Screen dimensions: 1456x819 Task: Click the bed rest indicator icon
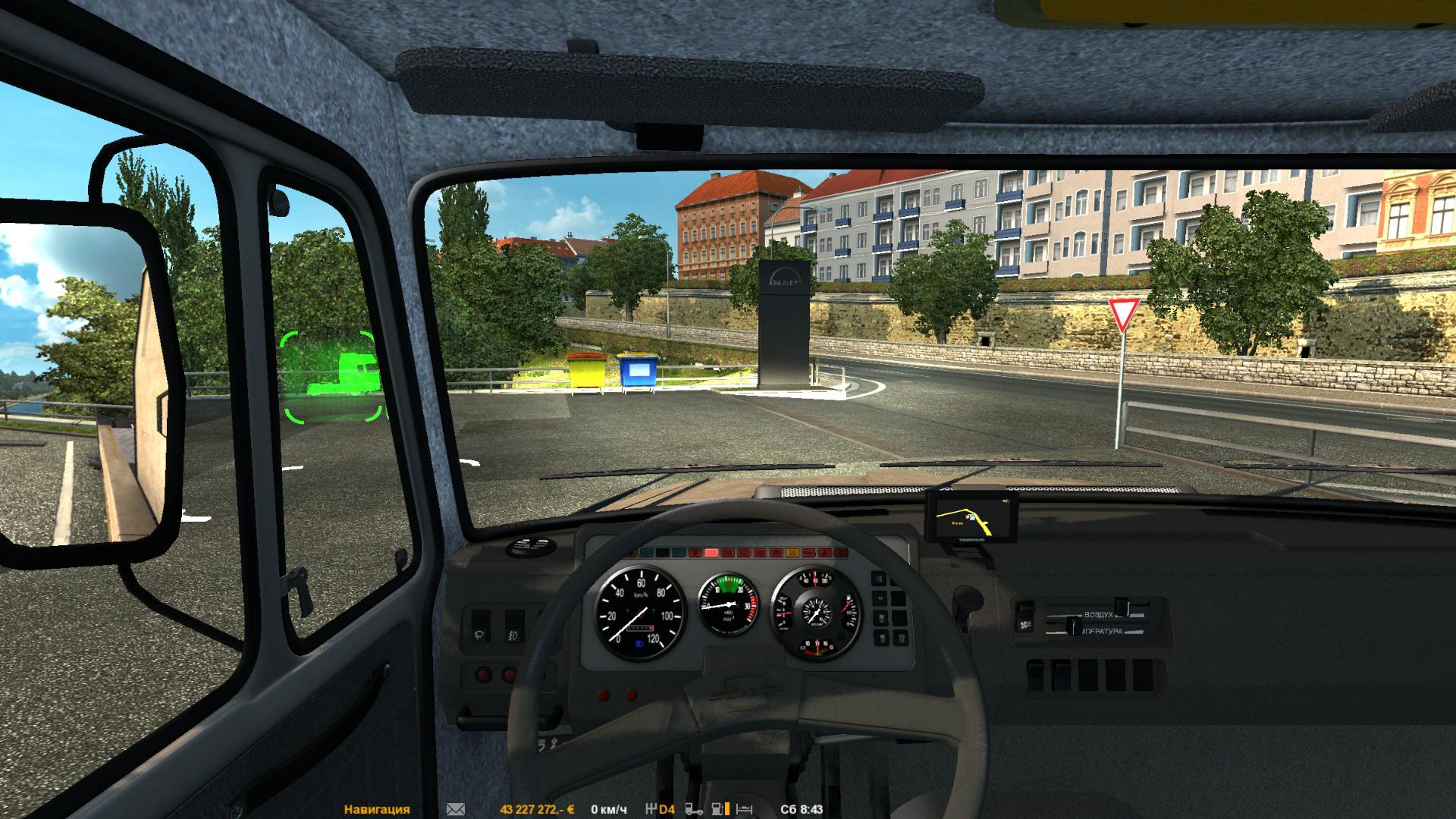(x=745, y=809)
